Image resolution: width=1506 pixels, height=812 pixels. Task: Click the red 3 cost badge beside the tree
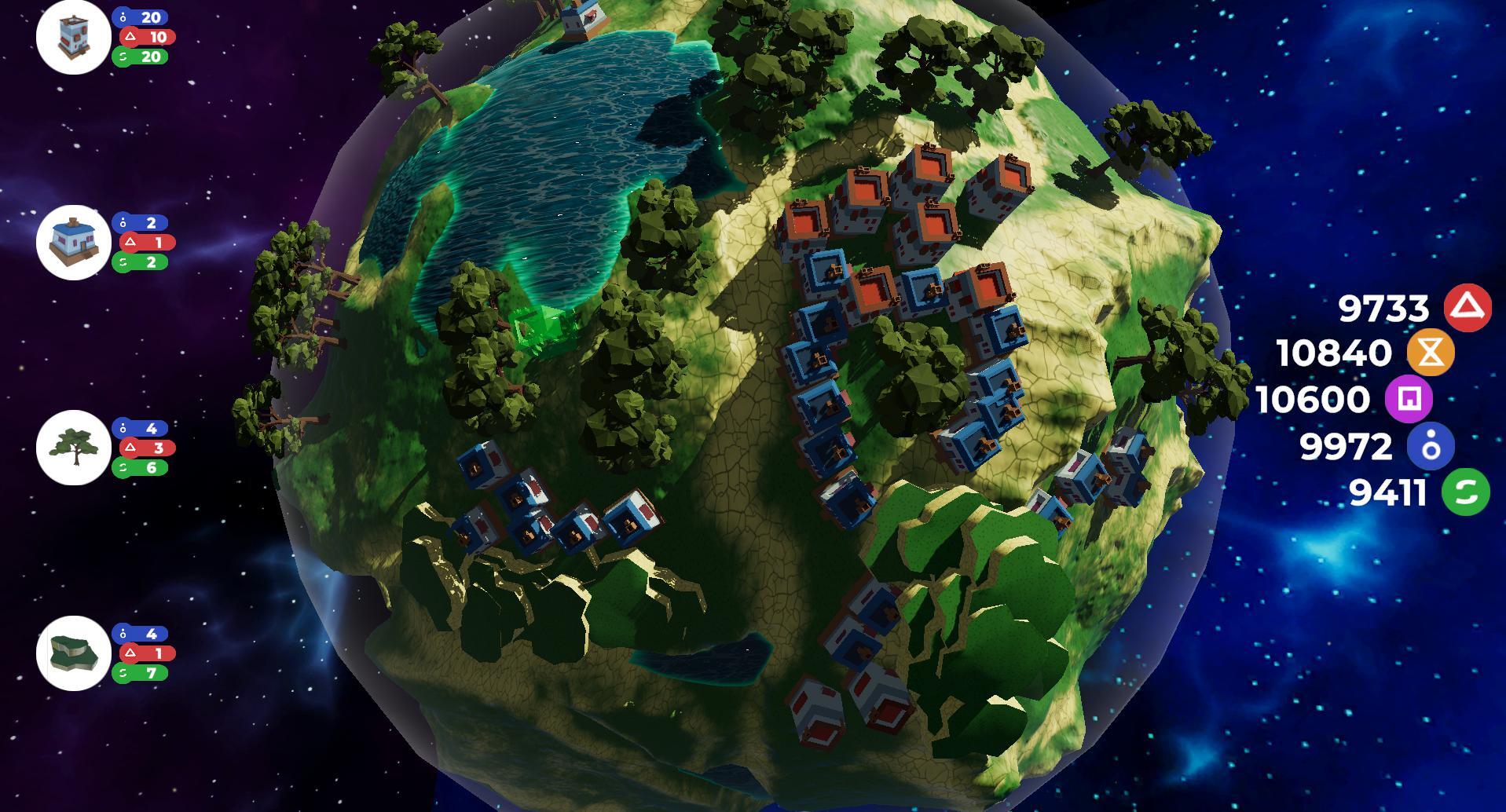coord(144,447)
